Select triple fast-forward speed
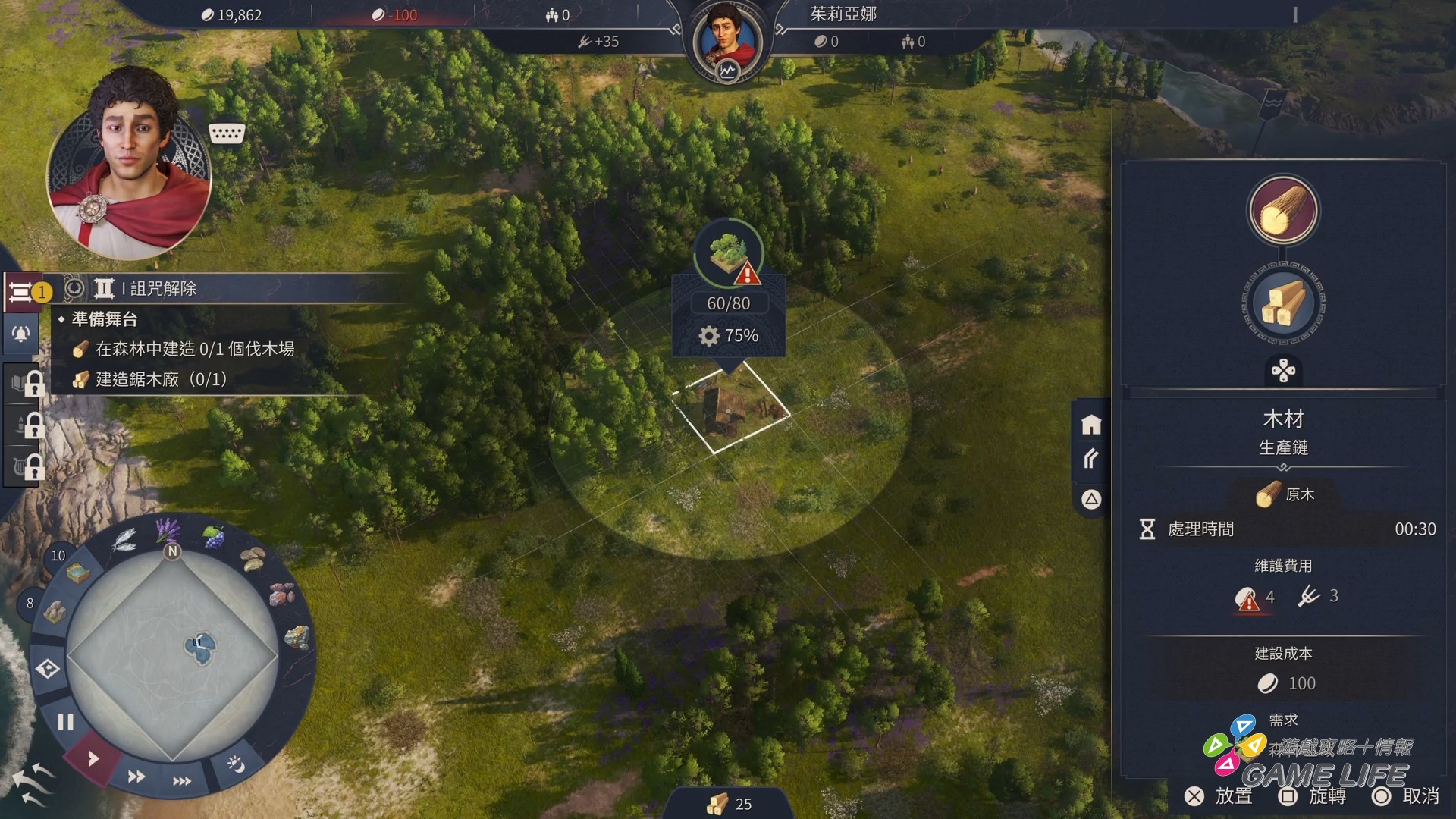 click(182, 781)
